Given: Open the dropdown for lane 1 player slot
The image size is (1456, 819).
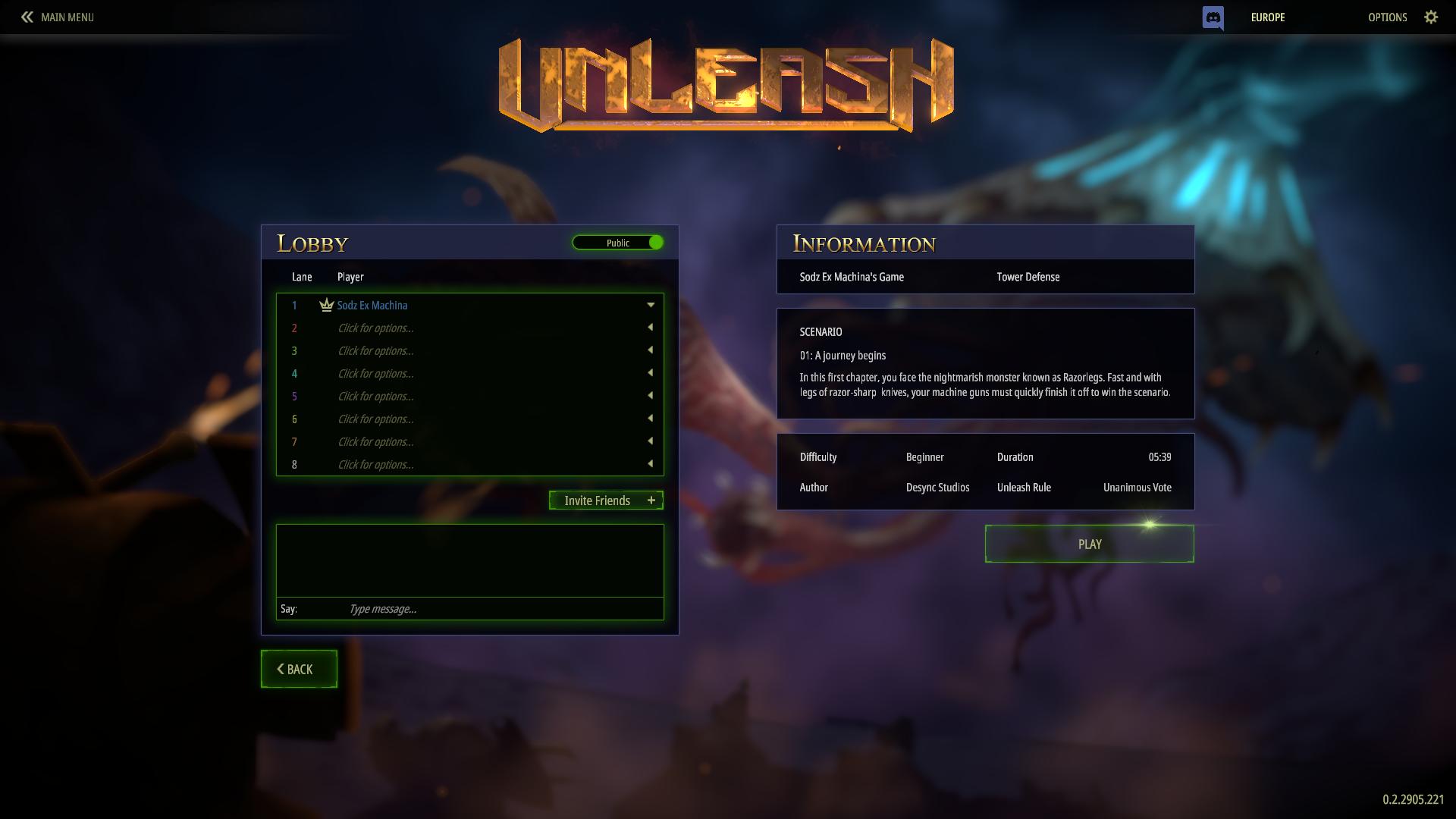Looking at the screenshot, I should pyautogui.click(x=651, y=305).
